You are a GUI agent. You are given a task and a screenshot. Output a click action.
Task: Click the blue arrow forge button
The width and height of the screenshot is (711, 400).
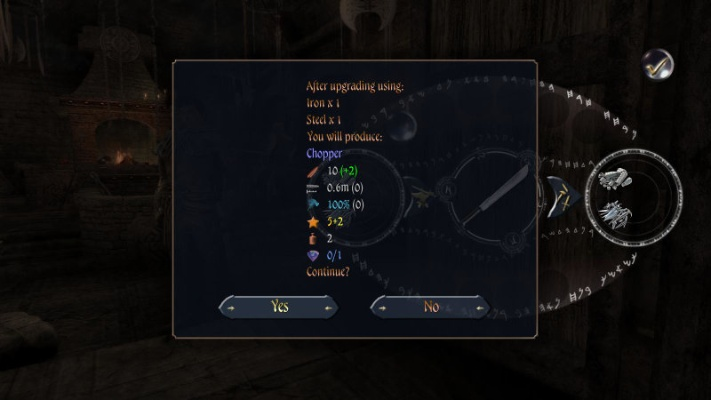tap(560, 194)
